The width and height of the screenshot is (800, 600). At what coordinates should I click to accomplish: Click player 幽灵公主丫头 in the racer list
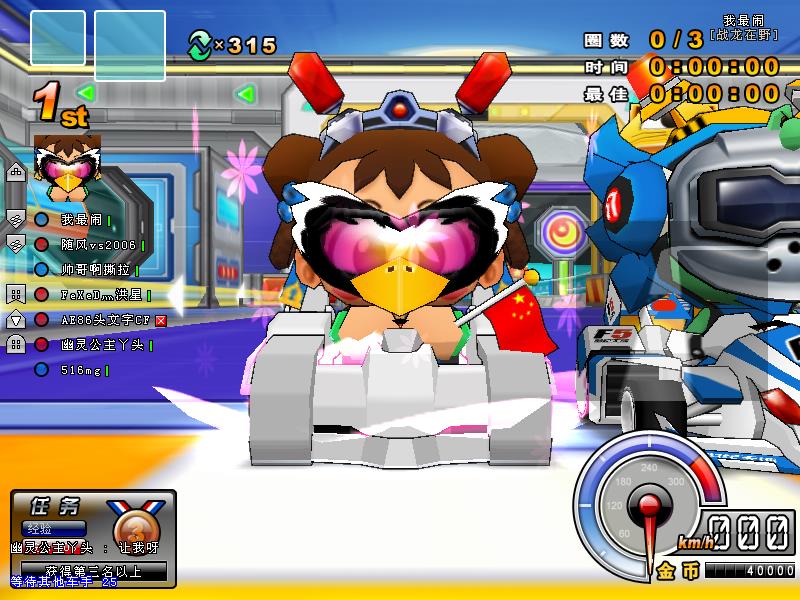click(x=101, y=345)
